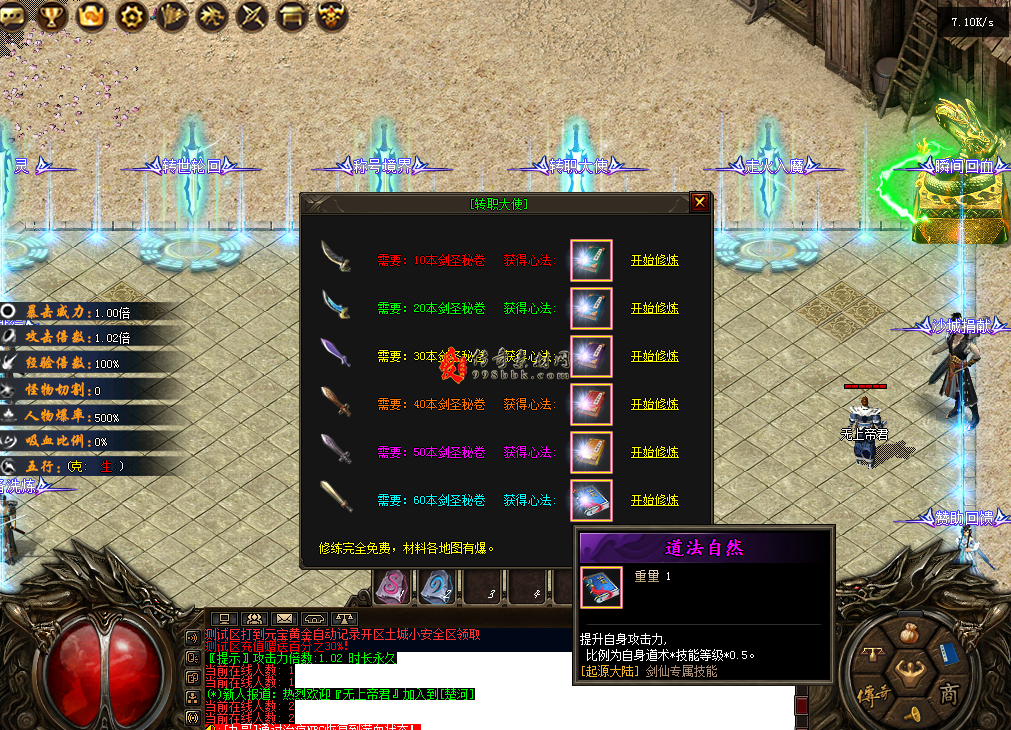This screenshot has width=1011, height=730.
Task: Open the chat bubble icon in top bar
Action: pyautogui.click(x=13, y=15)
